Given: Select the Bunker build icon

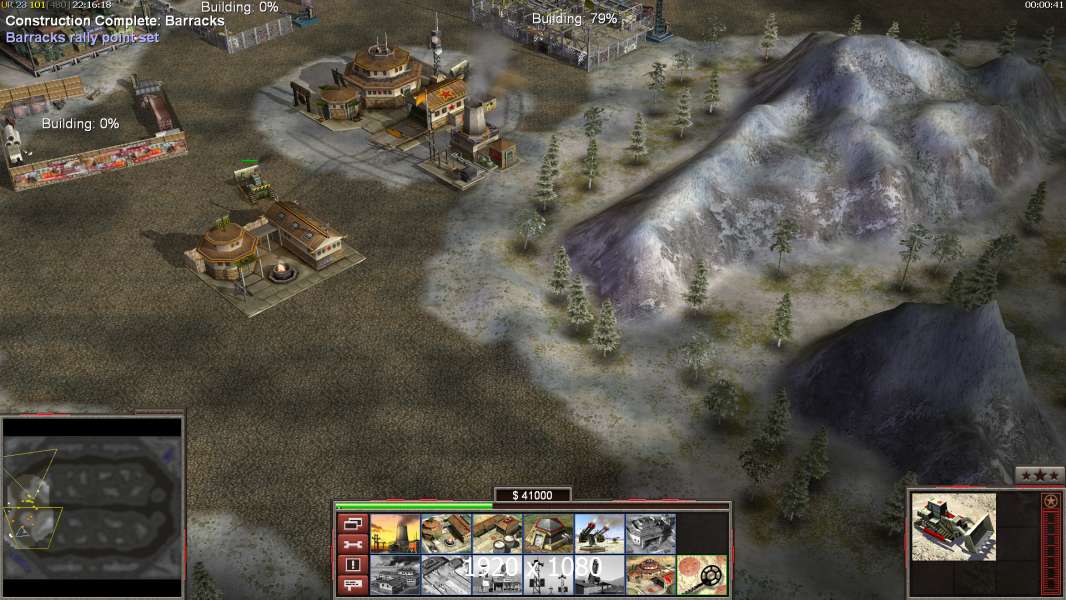Looking at the screenshot, I should (548, 533).
